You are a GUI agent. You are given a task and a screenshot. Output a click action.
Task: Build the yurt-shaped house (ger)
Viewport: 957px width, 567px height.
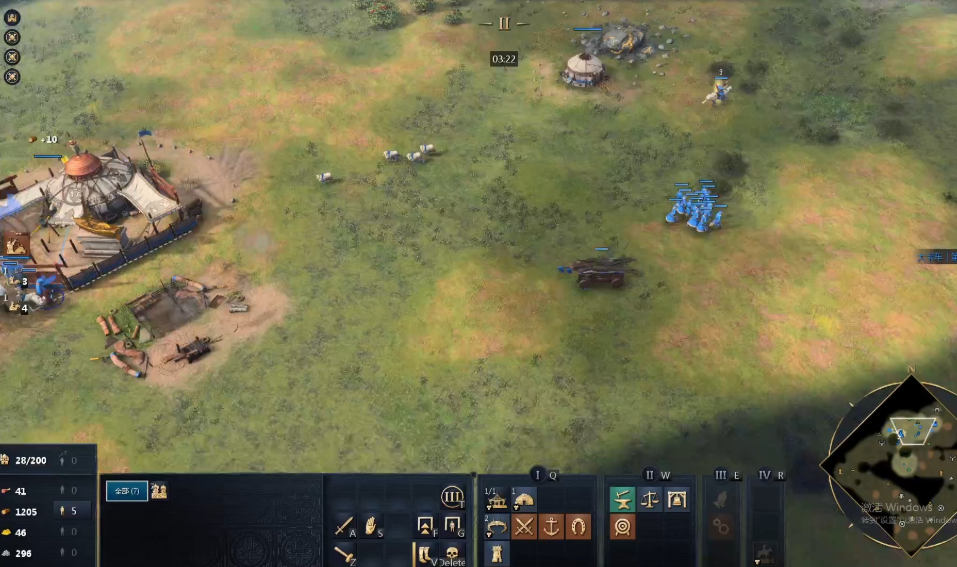[523, 499]
